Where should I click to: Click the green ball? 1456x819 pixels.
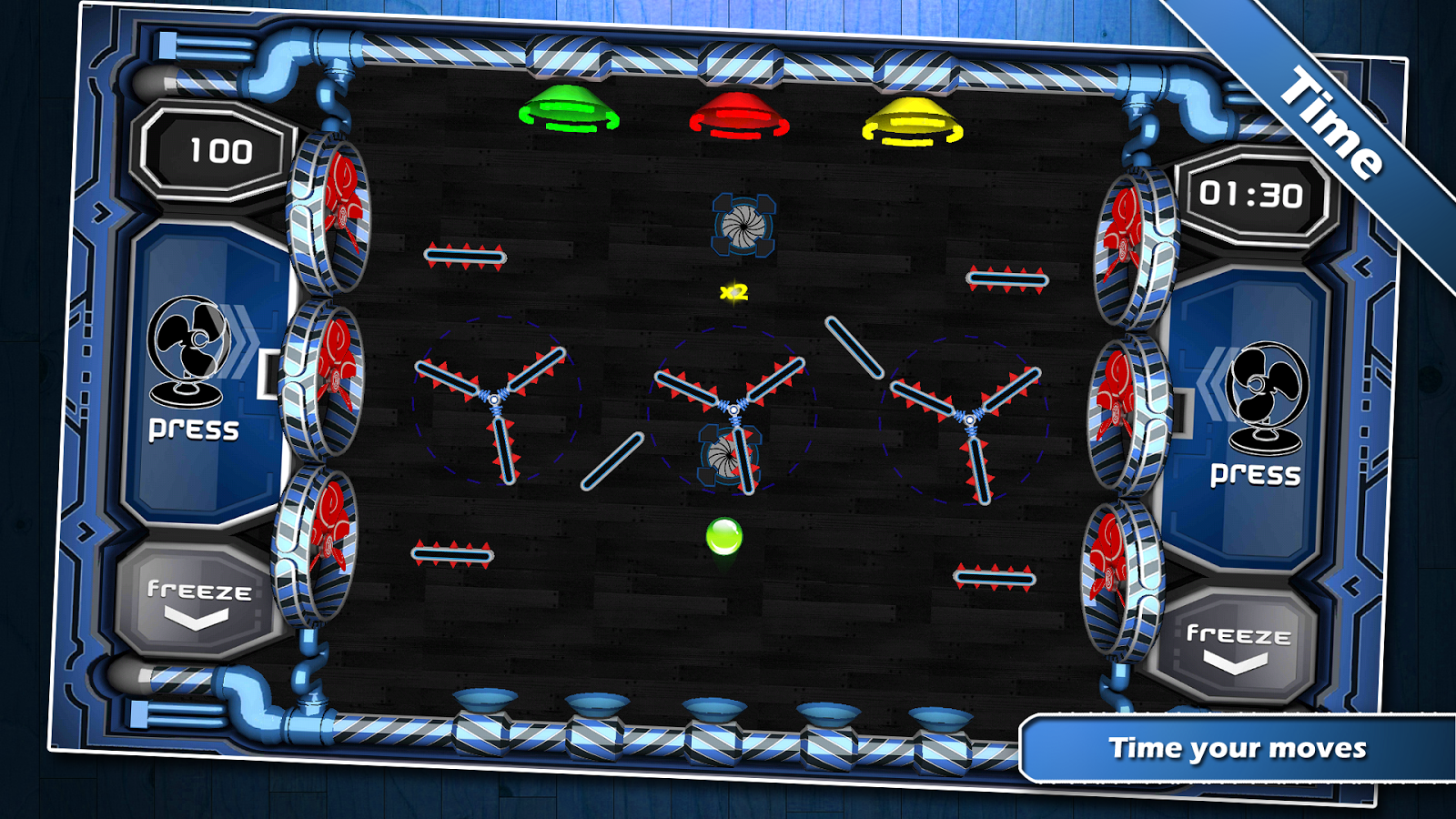pyautogui.click(x=725, y=537)
